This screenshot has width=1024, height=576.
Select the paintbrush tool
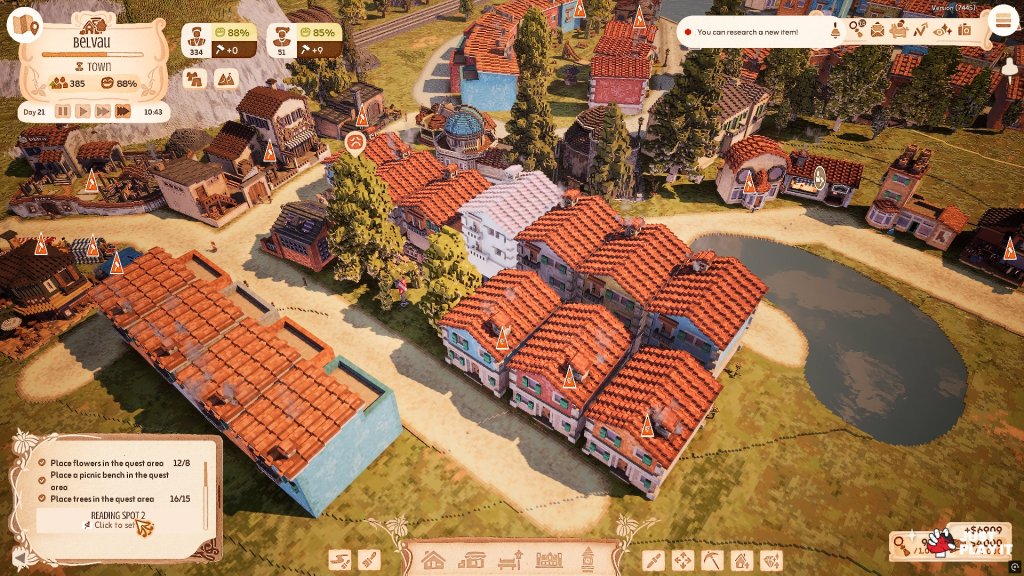click(x=369, y=560)
